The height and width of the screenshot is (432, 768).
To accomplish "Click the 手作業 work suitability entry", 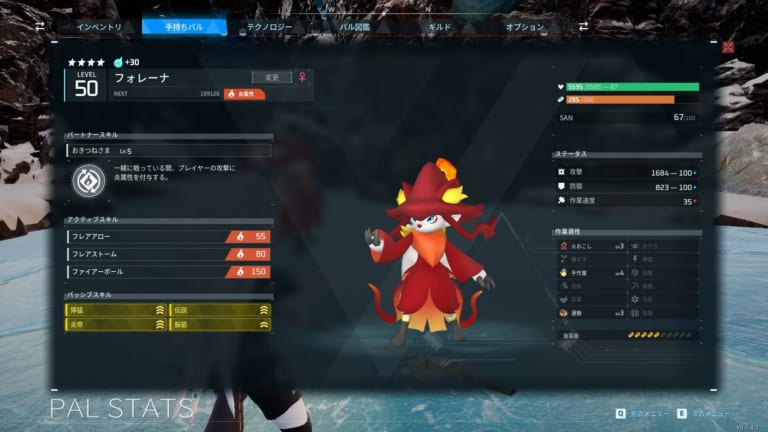I will click(x=592, y=272).
